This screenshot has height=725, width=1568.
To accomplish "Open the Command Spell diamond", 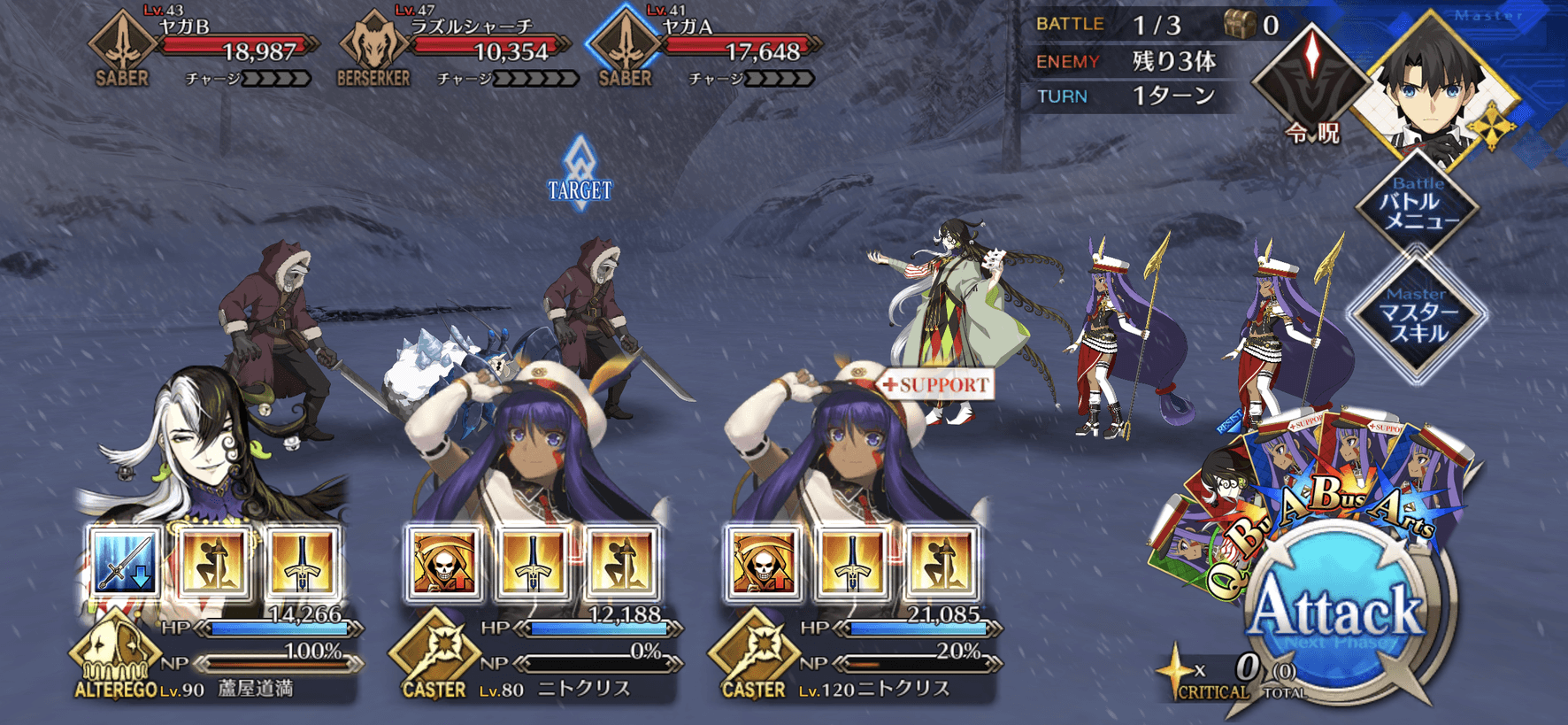I will 1312,81.
